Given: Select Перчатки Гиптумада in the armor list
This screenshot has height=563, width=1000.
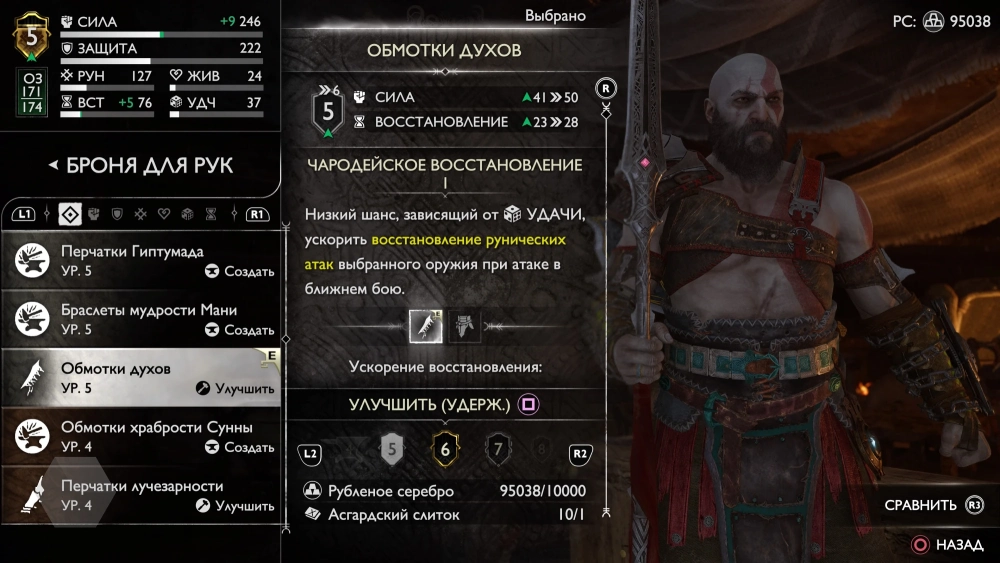Looking at the screenshot, I should (x=140, y=260).
